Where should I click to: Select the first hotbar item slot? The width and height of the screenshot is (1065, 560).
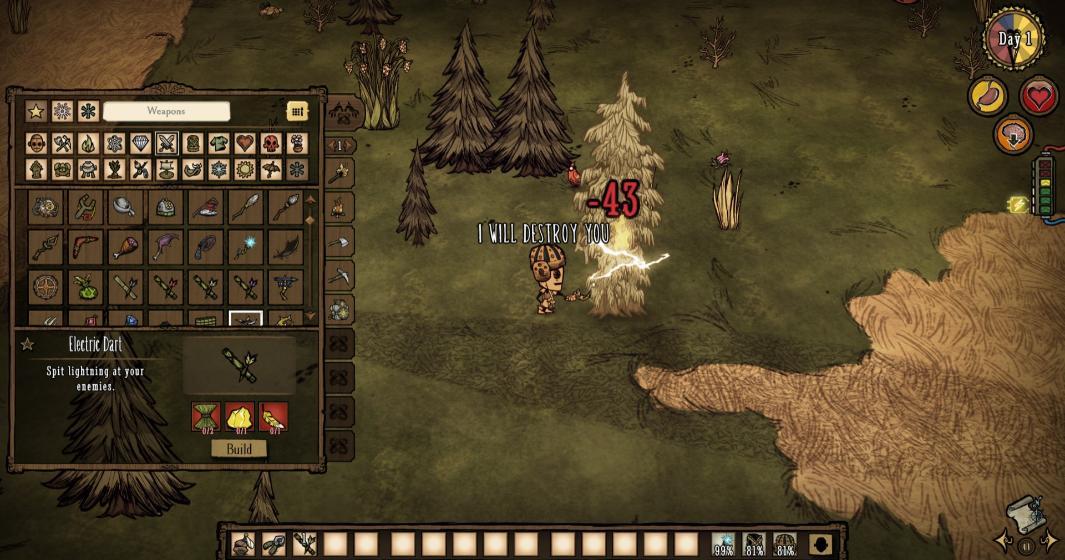pos(243,545)
